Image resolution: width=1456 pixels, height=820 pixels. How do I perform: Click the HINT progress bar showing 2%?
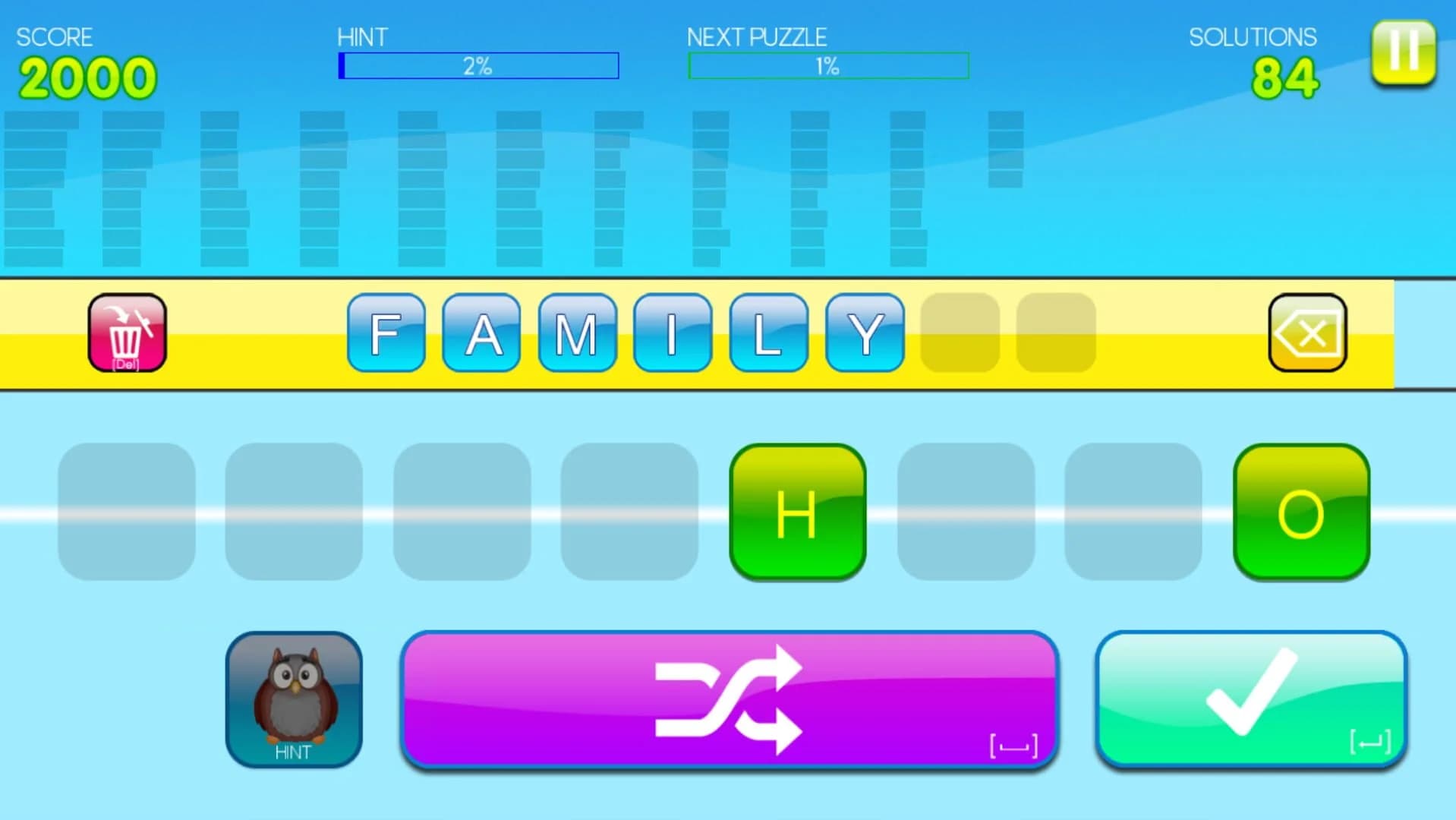[x=479, y=65]
